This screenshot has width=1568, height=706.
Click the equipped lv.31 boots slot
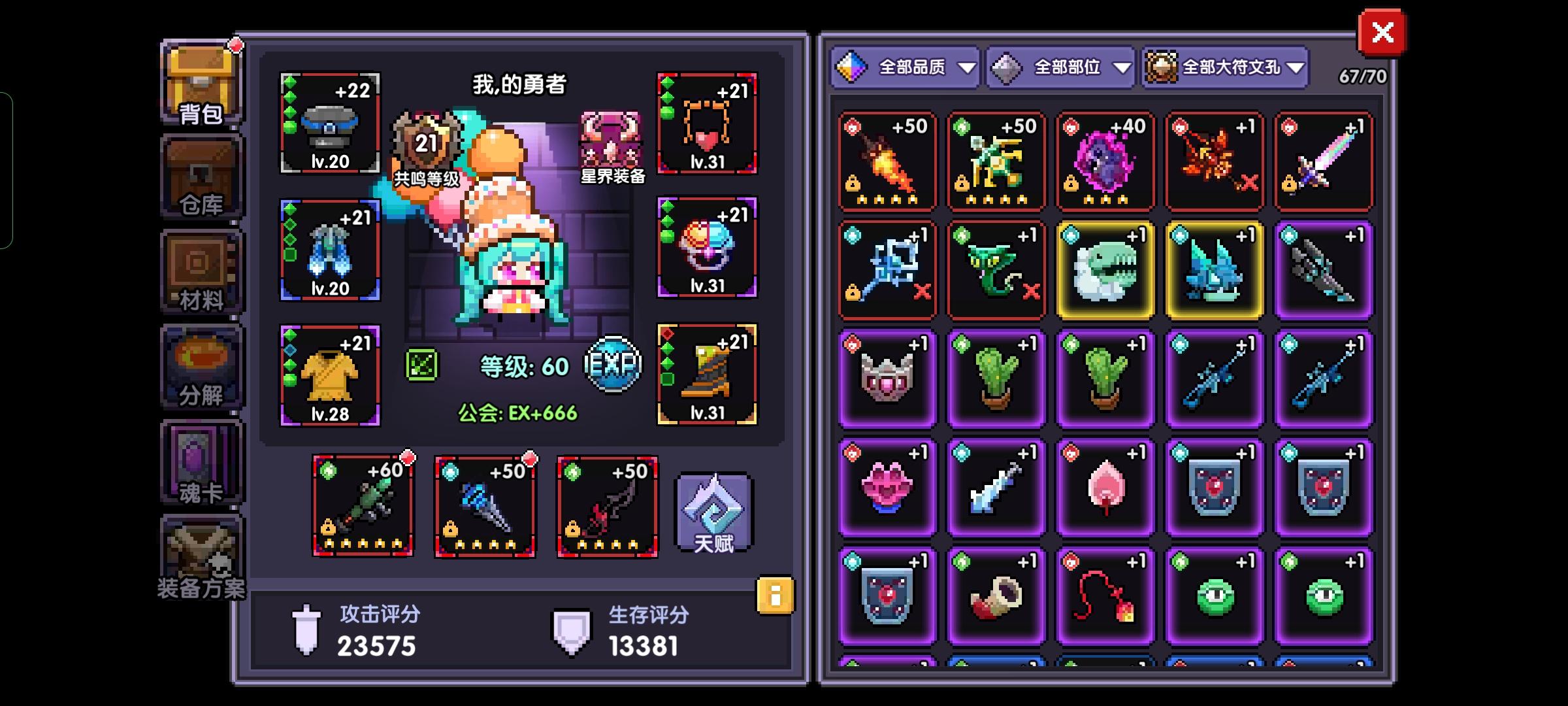tap(707, 373)
